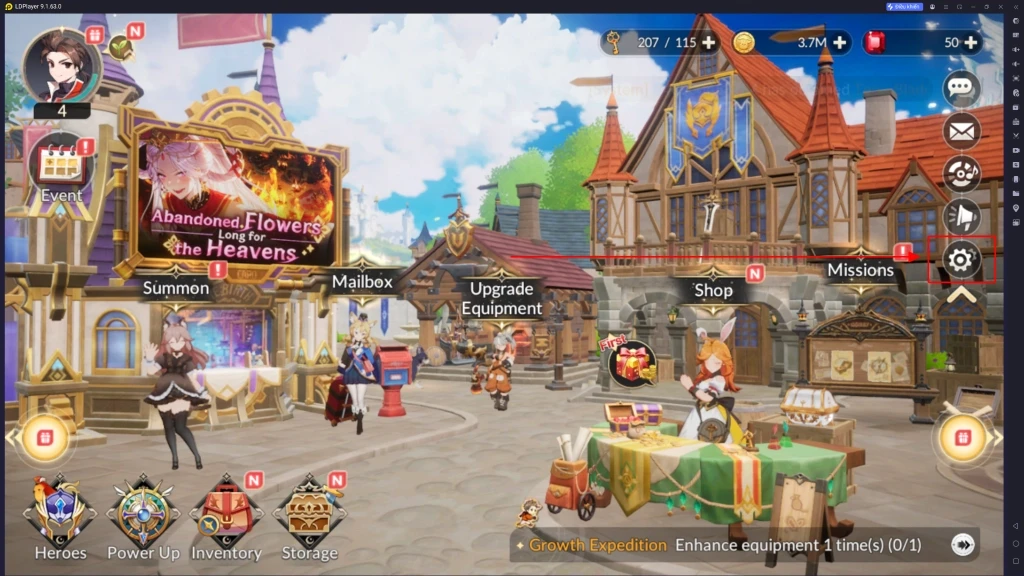Image resolution: width=1024 pixels, height=576 pixels.
Task: Buy more red gems with plus button
Action: click(968, 42)
